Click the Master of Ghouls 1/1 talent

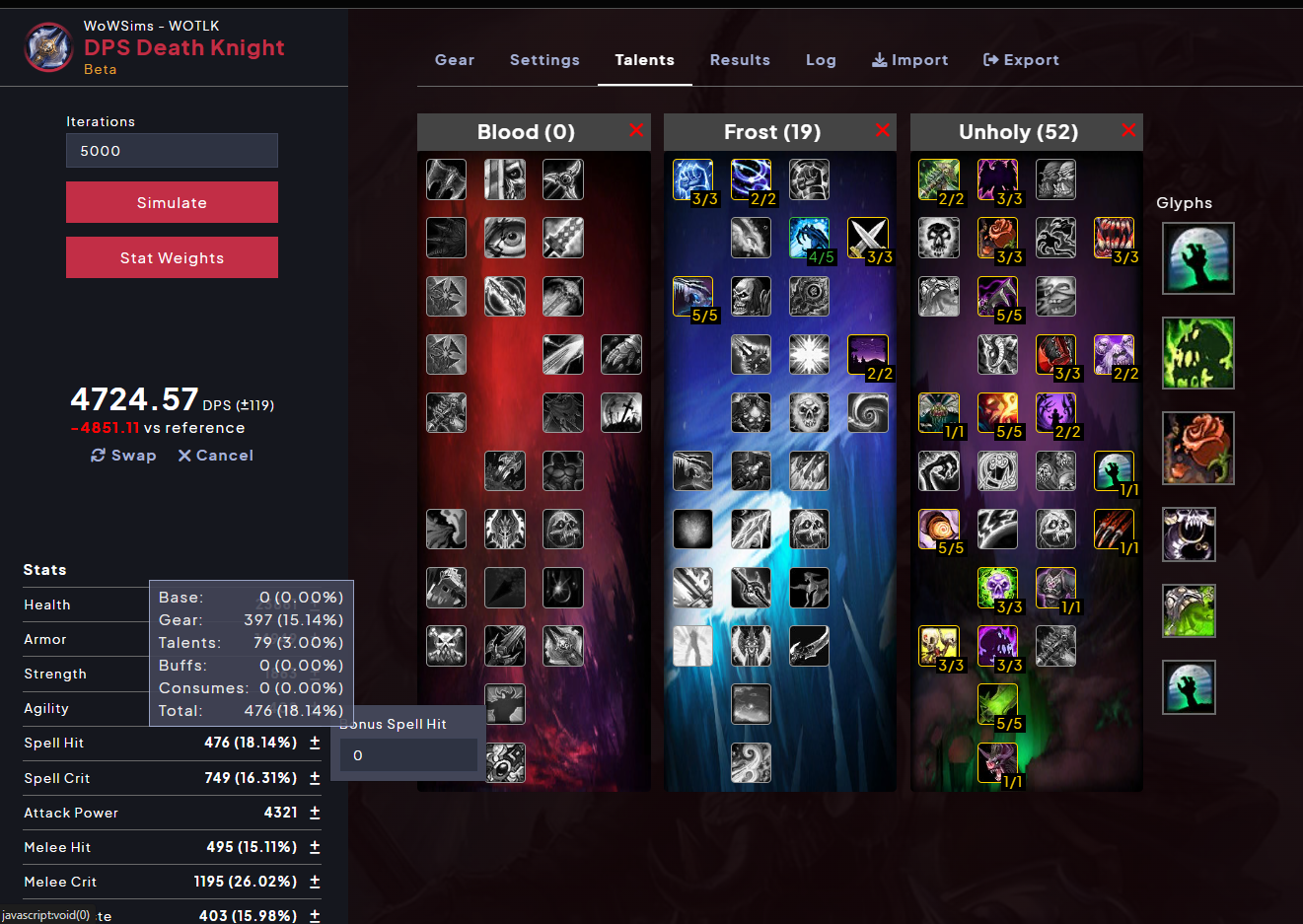coord(1114,470)
